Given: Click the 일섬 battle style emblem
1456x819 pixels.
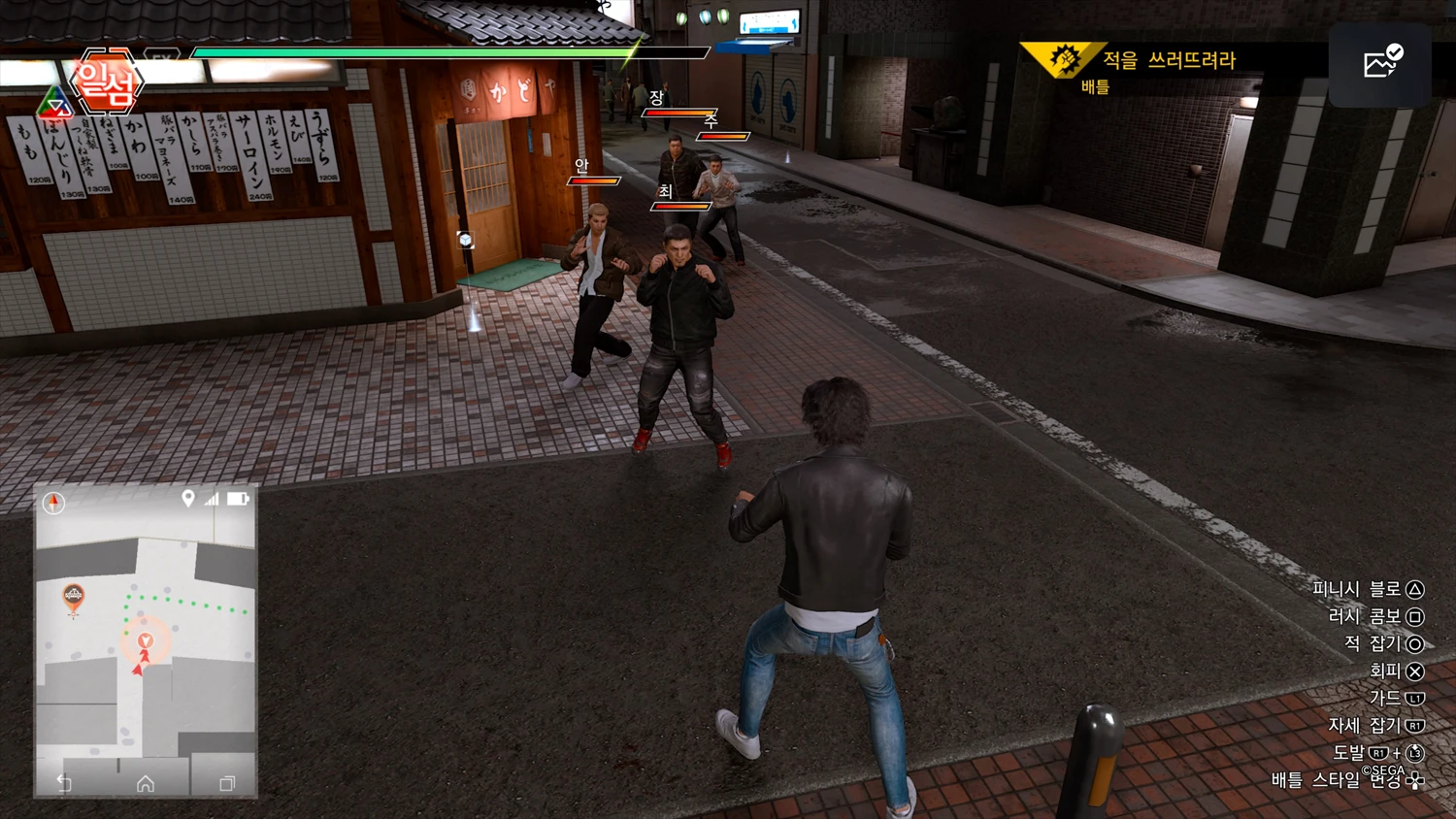Looking at the screenshot, I should pos(106,83).
